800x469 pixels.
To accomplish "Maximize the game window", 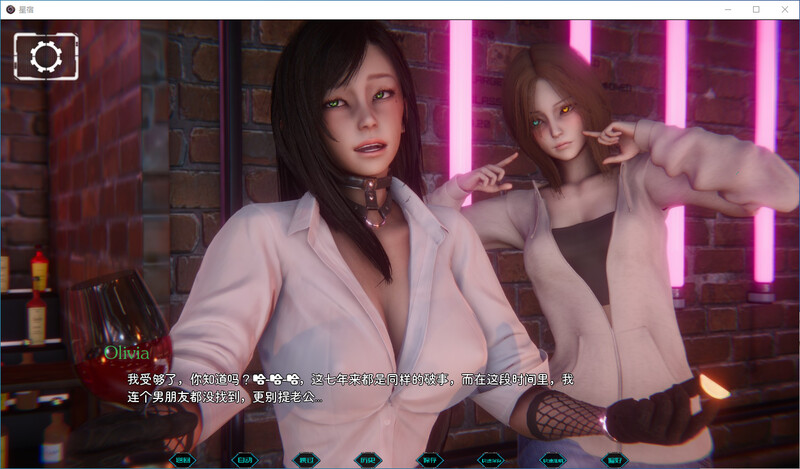I will pos(756,9).
